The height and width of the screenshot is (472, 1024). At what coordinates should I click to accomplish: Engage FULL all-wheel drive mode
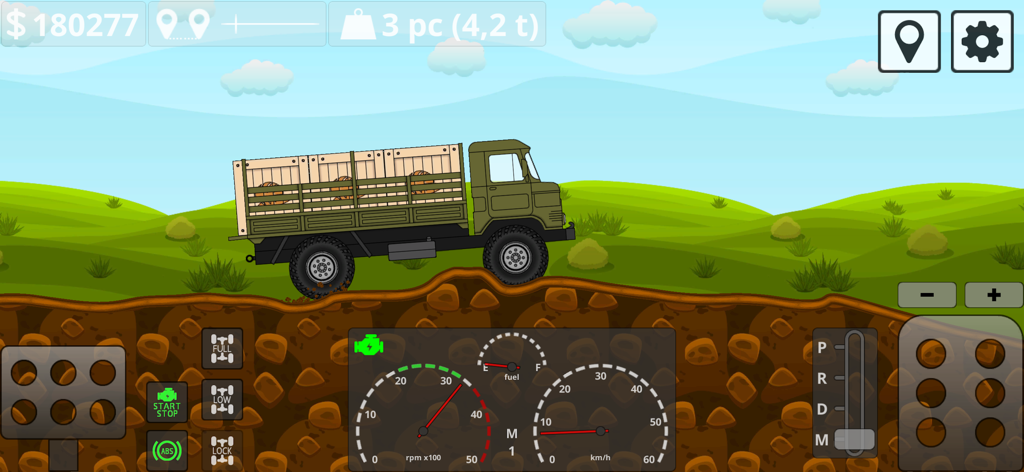click(222, 348)
